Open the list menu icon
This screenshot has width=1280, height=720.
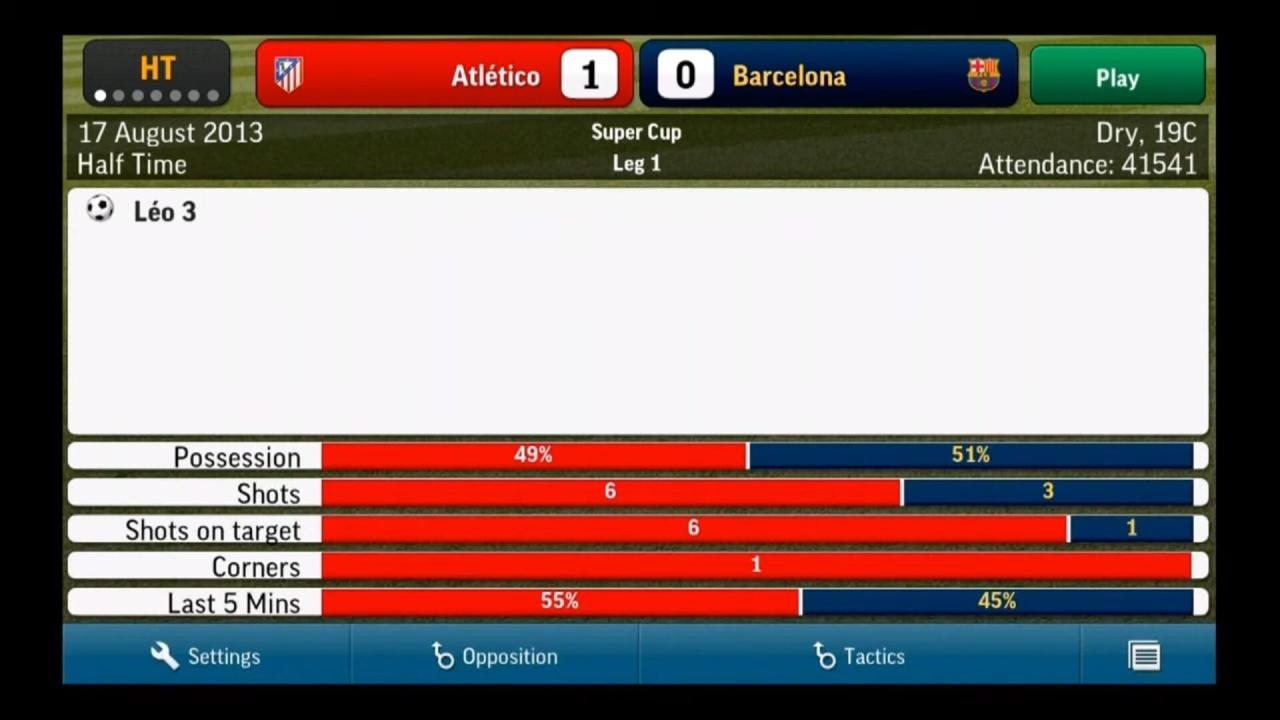(1144, 656)
